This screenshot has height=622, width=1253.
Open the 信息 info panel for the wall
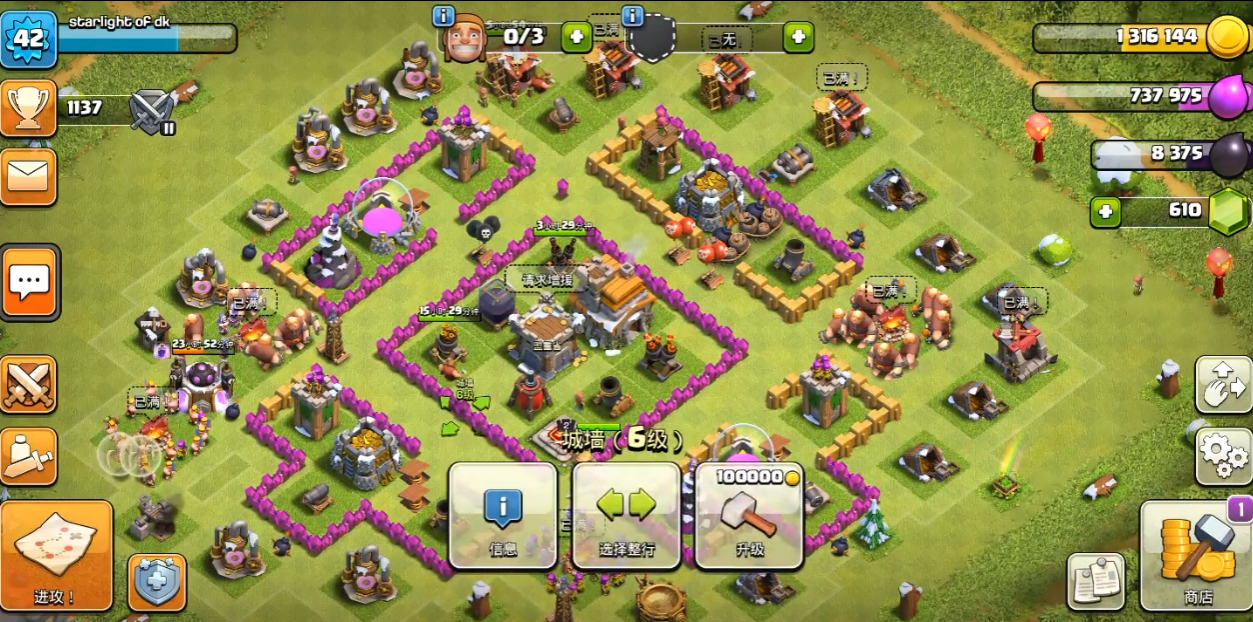click(x=502, y=516)
